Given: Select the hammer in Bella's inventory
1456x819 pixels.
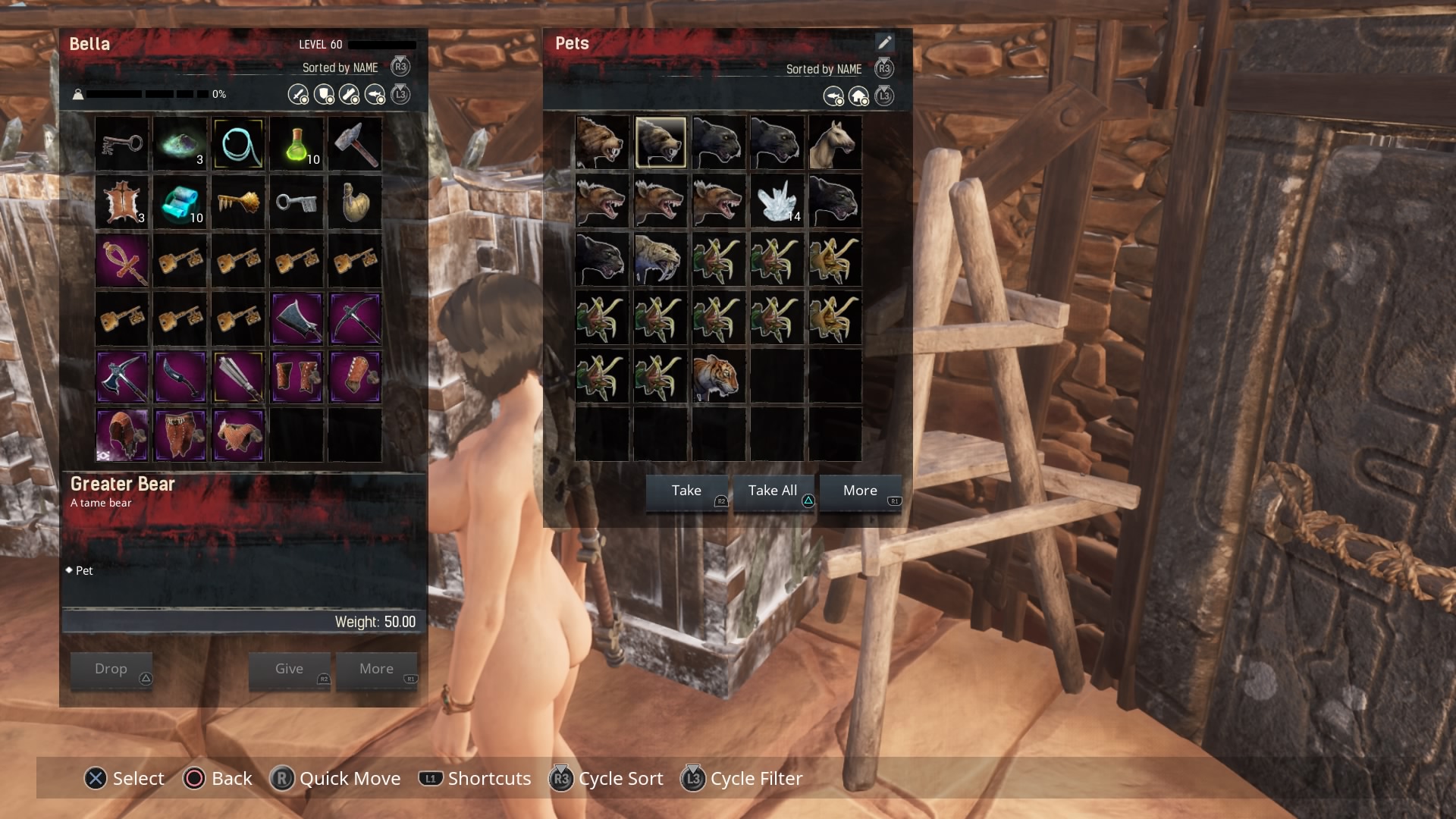Looking at the screenshot, I should [x=355, y=143].
